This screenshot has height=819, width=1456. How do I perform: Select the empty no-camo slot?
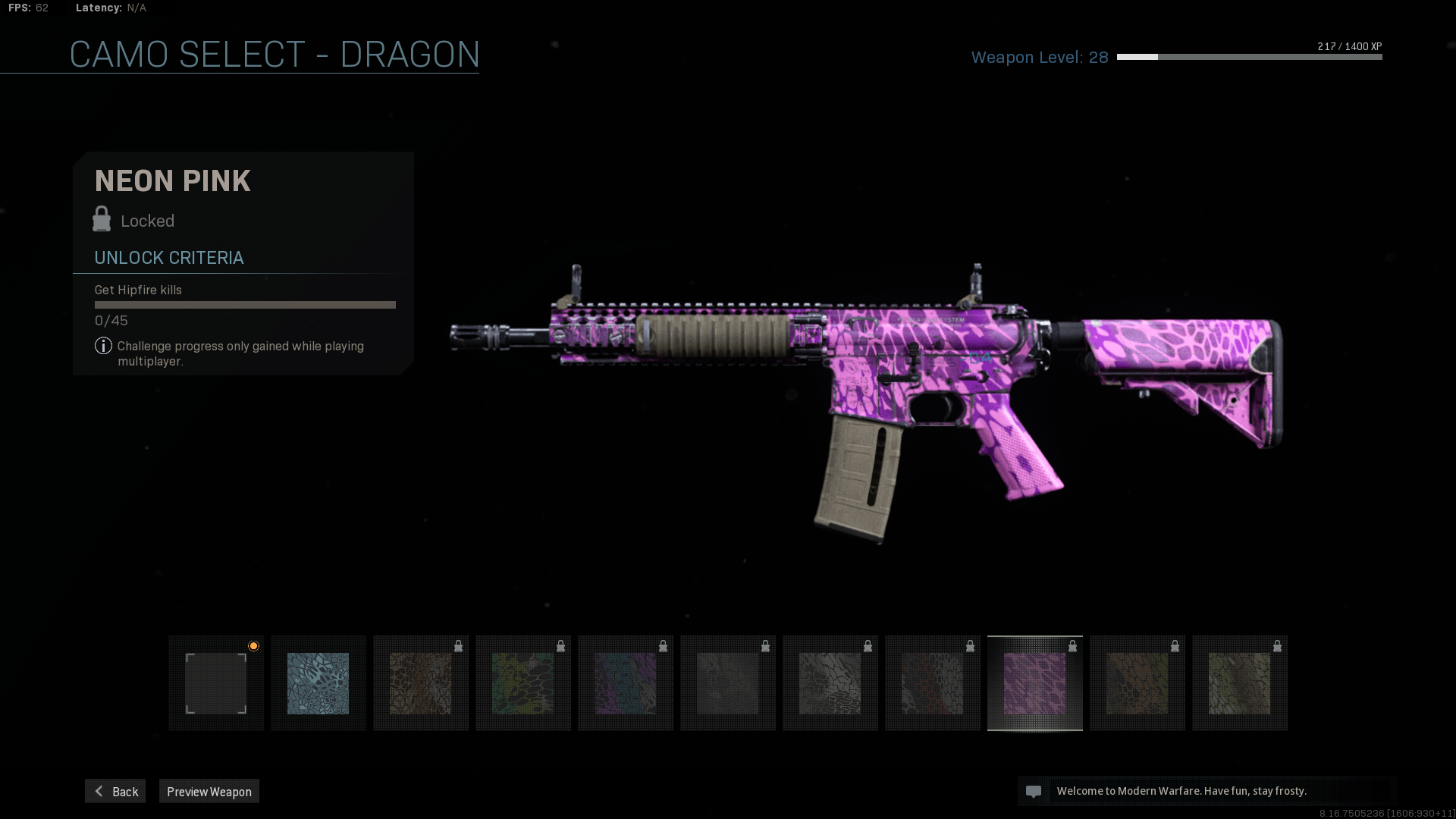(x=216, y=683)
